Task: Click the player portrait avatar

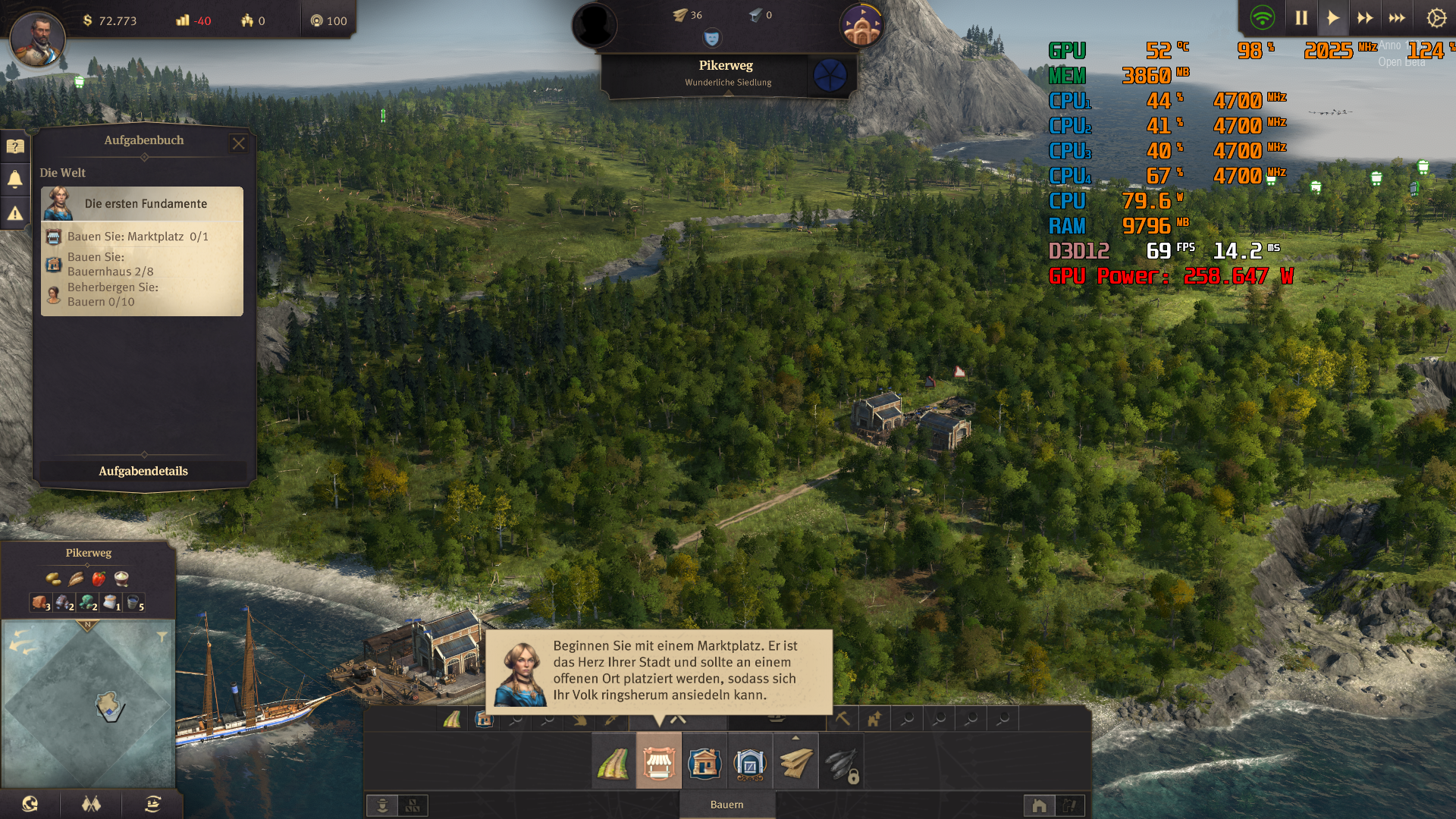Action: tap(37, 38)
